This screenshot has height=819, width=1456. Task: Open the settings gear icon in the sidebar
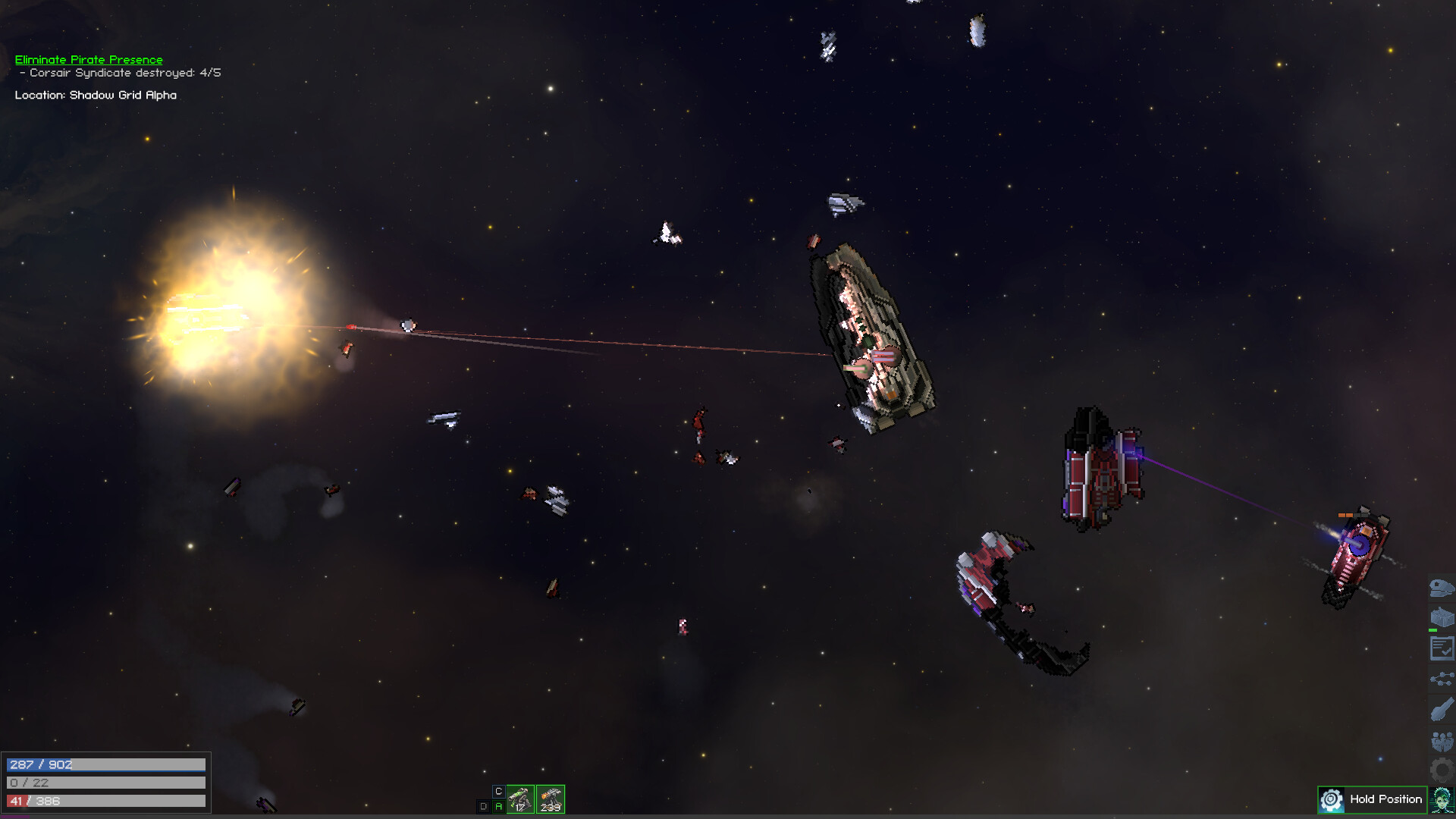[x=1442, y=770]
